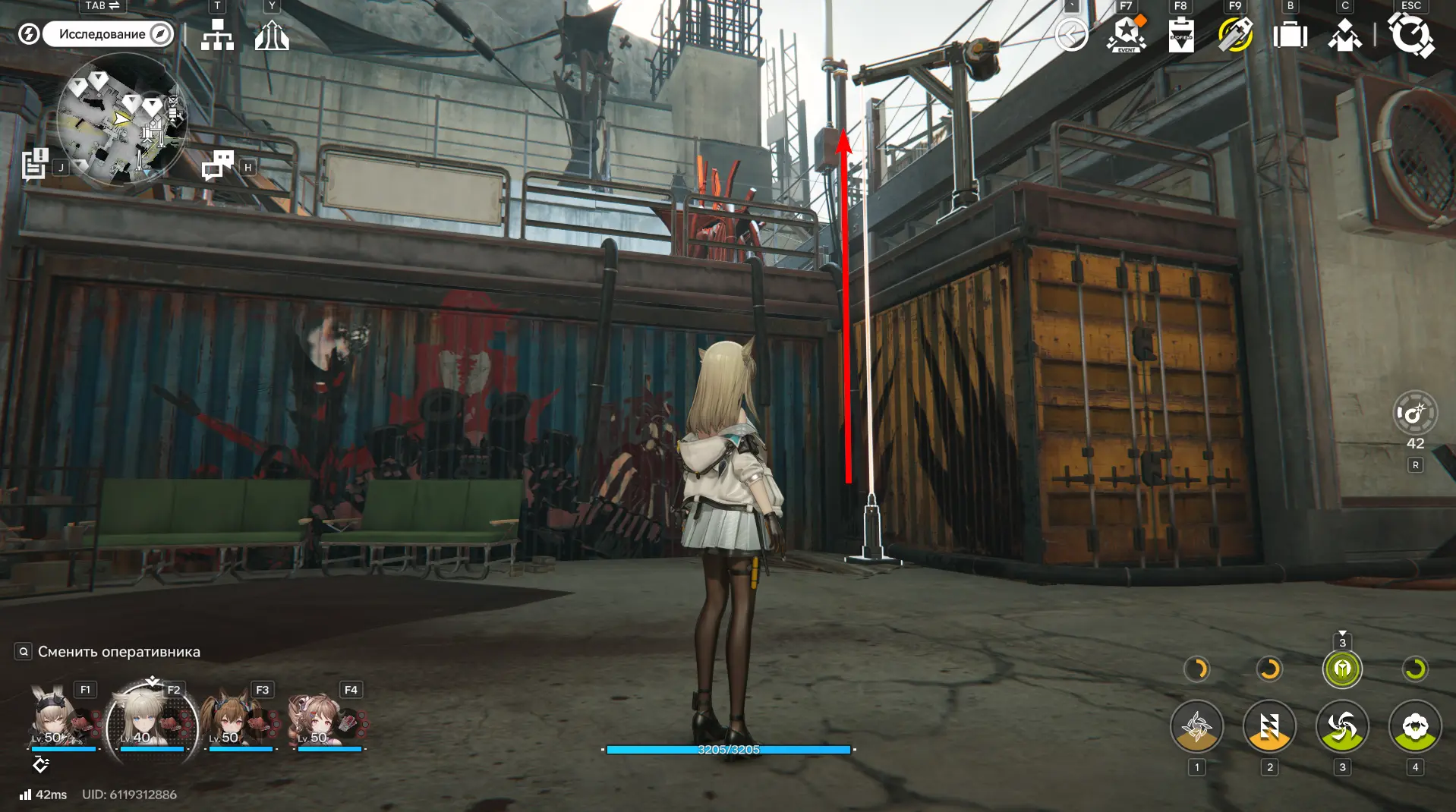This screenshot has width=1456, height=812.
Task: Toggle the Исследование mode switch
Action: [x=108, y=34]
